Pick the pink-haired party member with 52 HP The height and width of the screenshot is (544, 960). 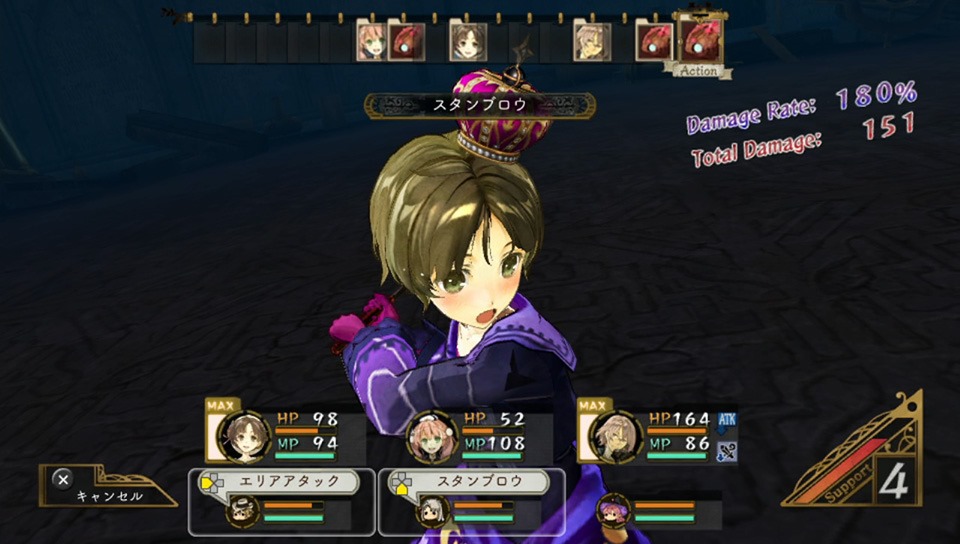tap(431, 436)
